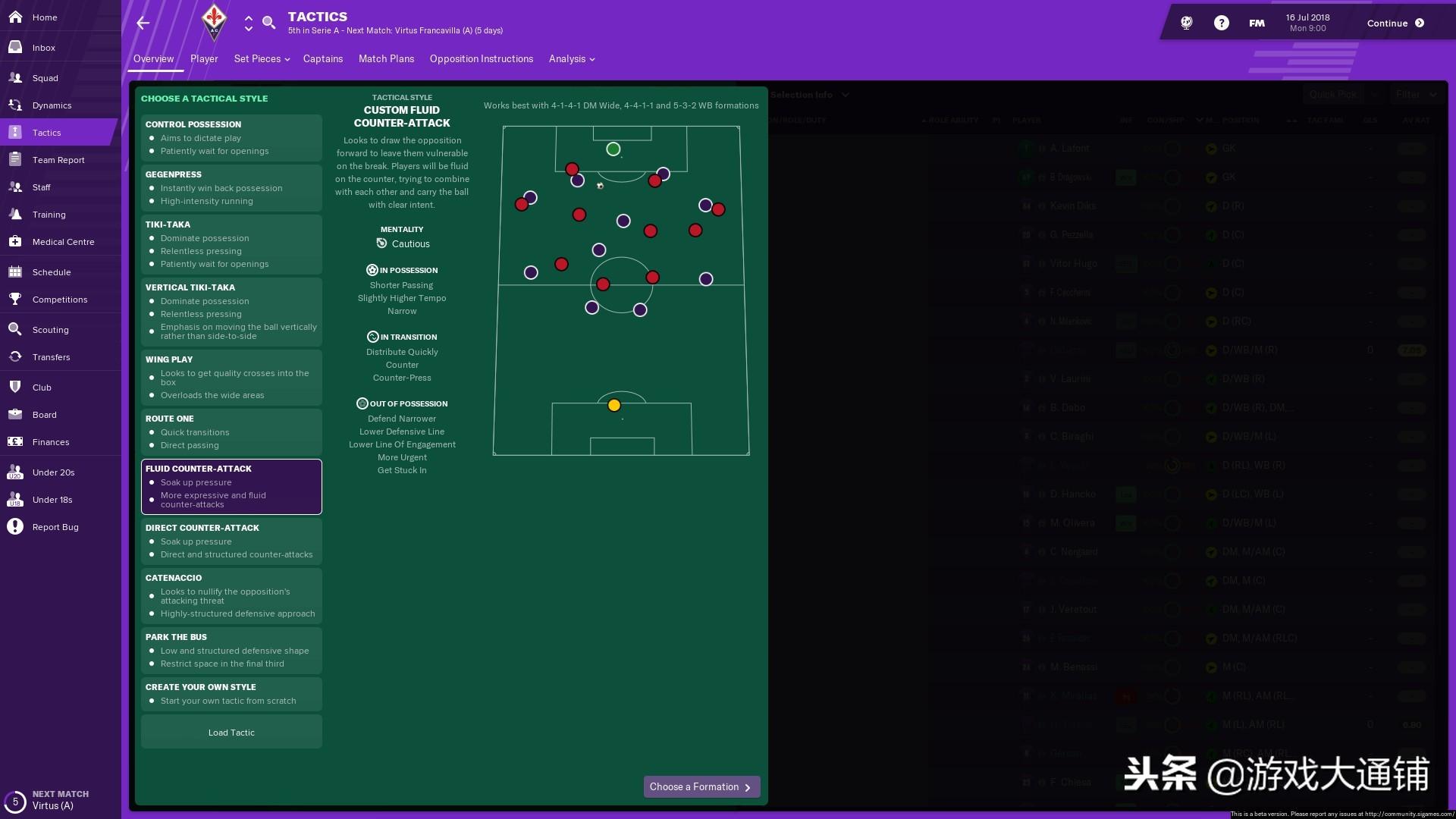Switch to the Match Plans tab
The width and height of the screenshot is (1456, 819).
[x=386, y=58]
